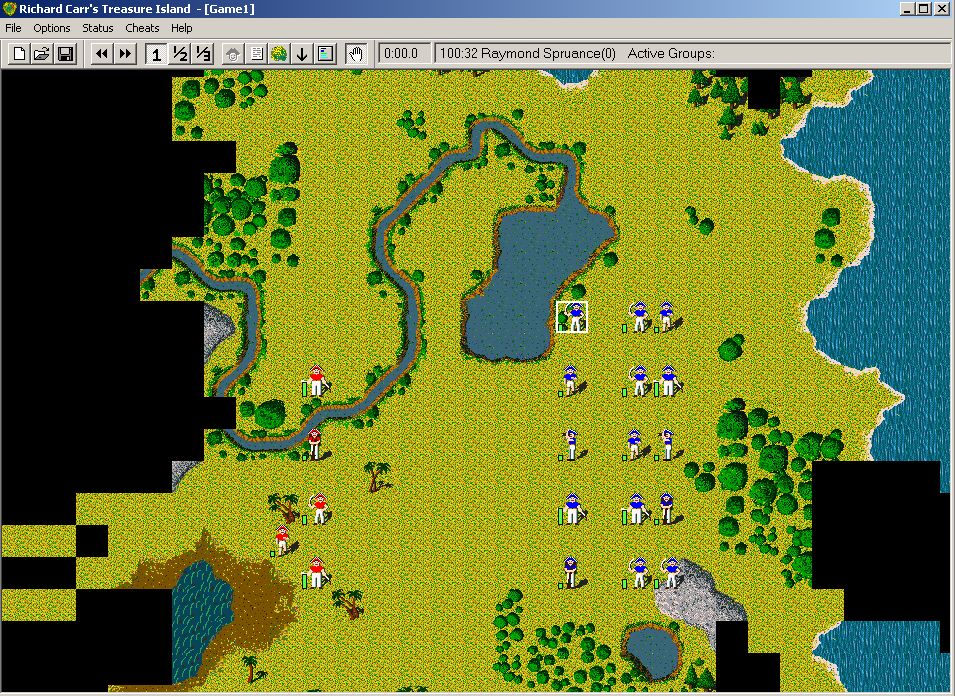Open the Help menu
This screenshot has width=955, height=696.
click(181, 28)
